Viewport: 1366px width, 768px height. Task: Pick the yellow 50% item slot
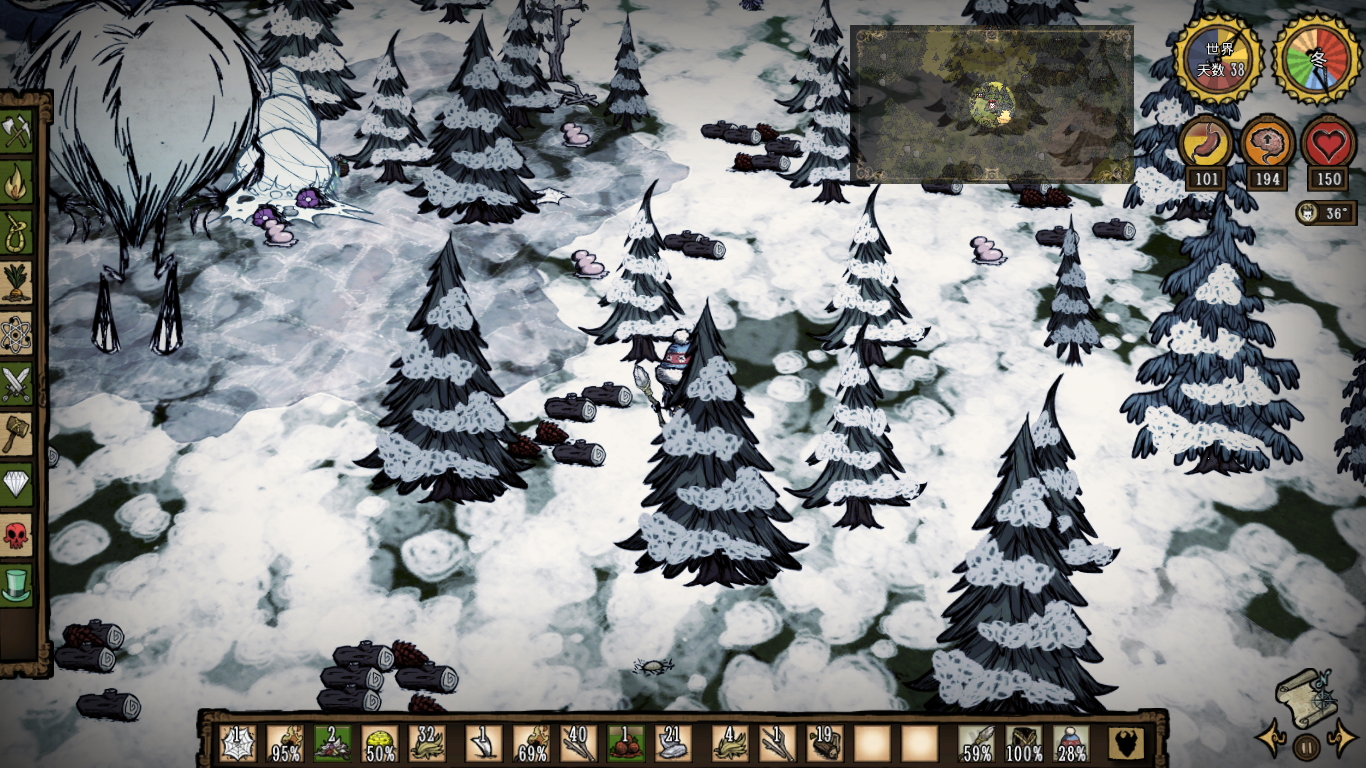[379, 743]
